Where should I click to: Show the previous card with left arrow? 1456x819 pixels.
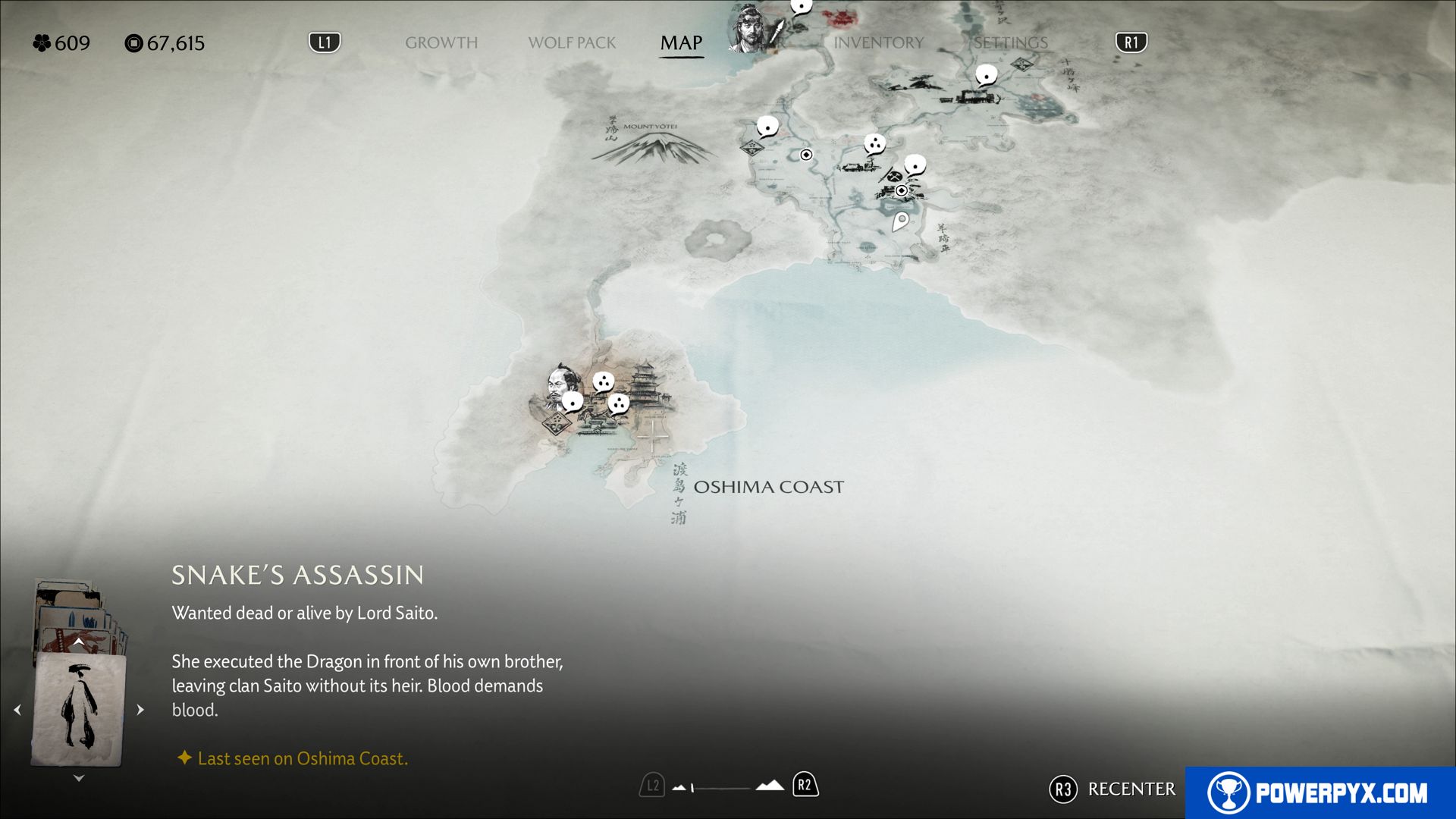(x=17, y=710)
